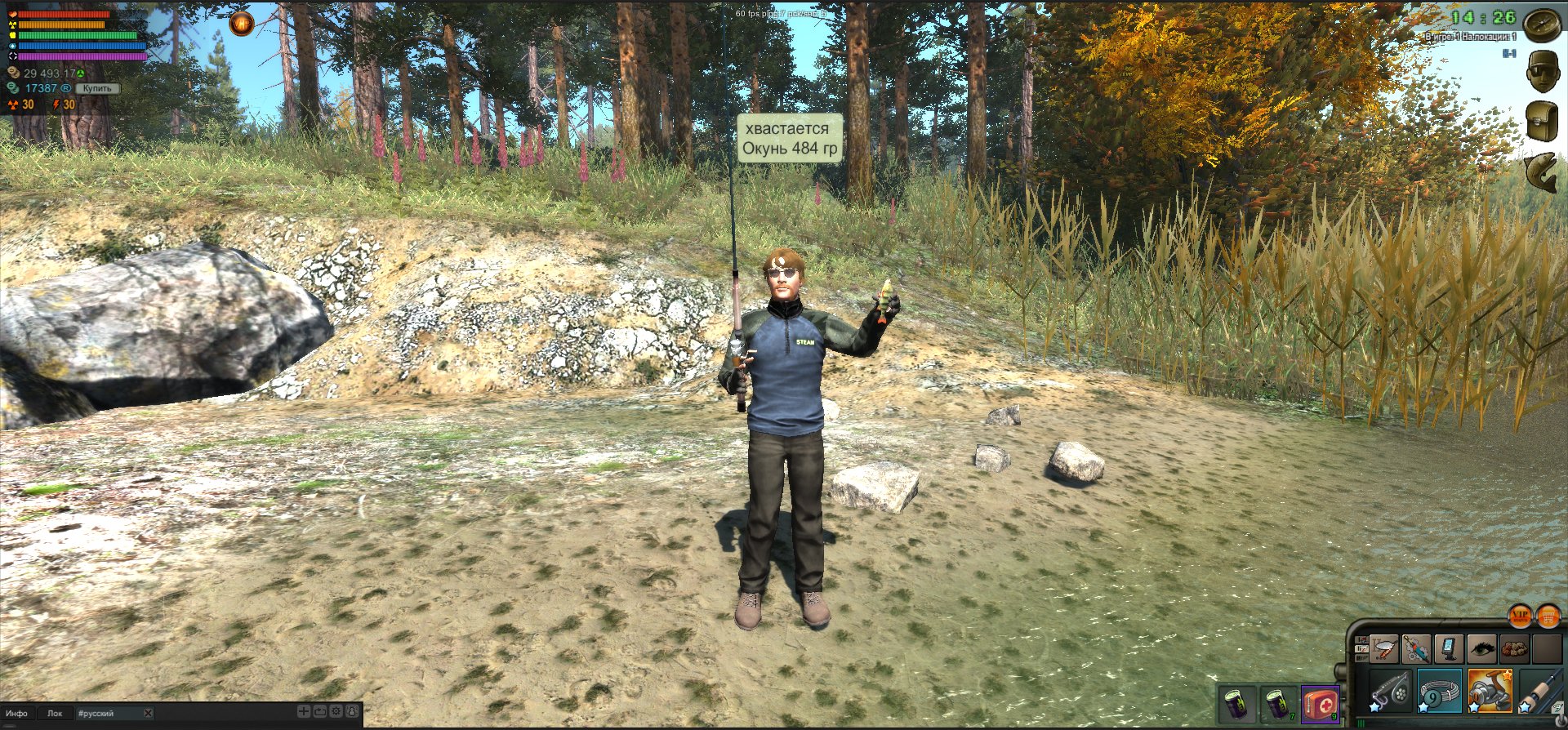Open the echo sounder quick slot
Viewport: 1568px width, 730px height.
(x=1450, y=648)
